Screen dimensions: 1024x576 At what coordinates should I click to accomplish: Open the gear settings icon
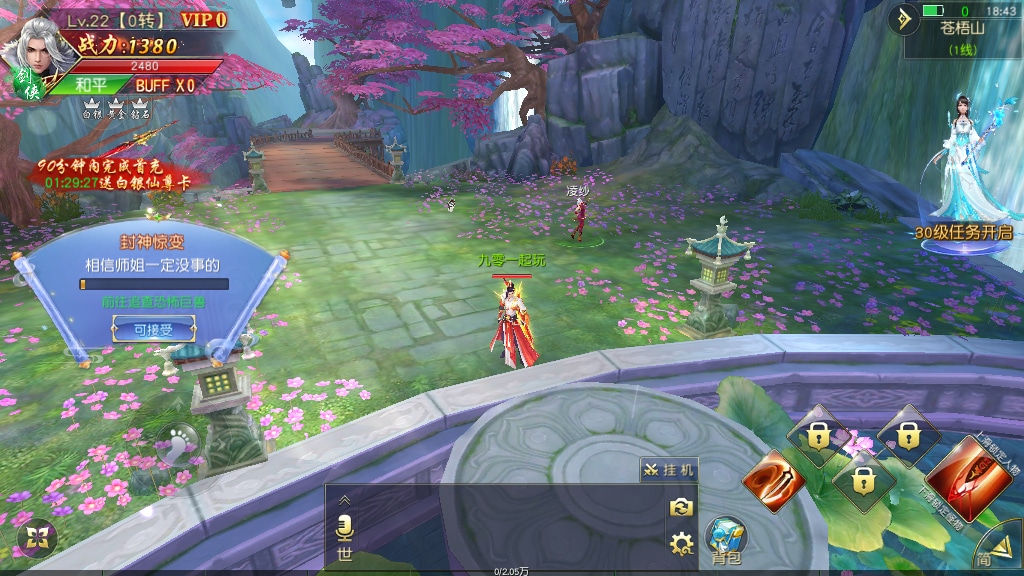682,544
